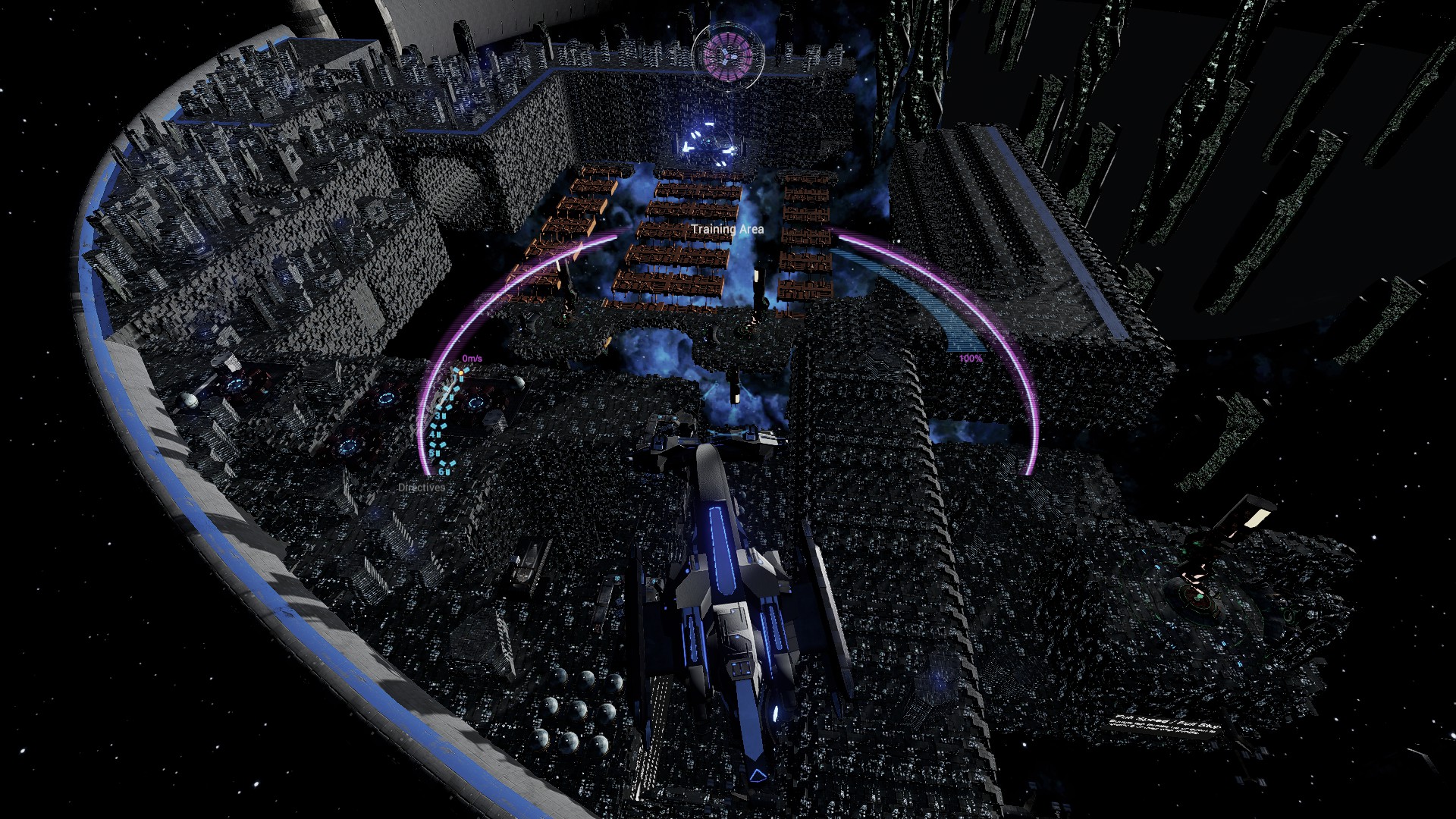Select directive marker 5 in the Directives list
This screenshot has width=1456, height=819.
pos(432,453)
